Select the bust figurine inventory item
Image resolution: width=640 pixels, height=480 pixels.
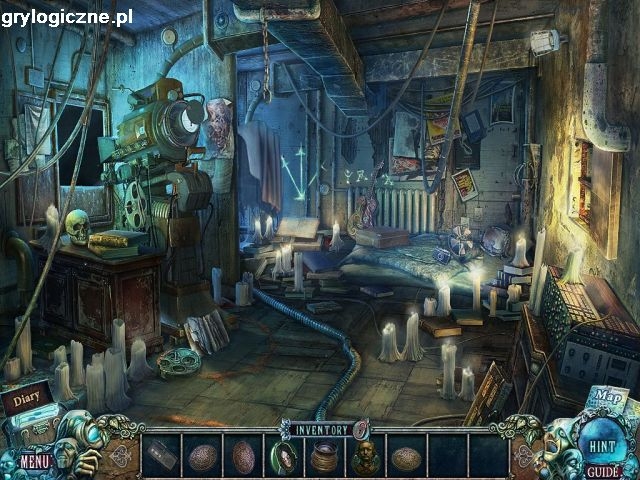(x=364, y=457)
